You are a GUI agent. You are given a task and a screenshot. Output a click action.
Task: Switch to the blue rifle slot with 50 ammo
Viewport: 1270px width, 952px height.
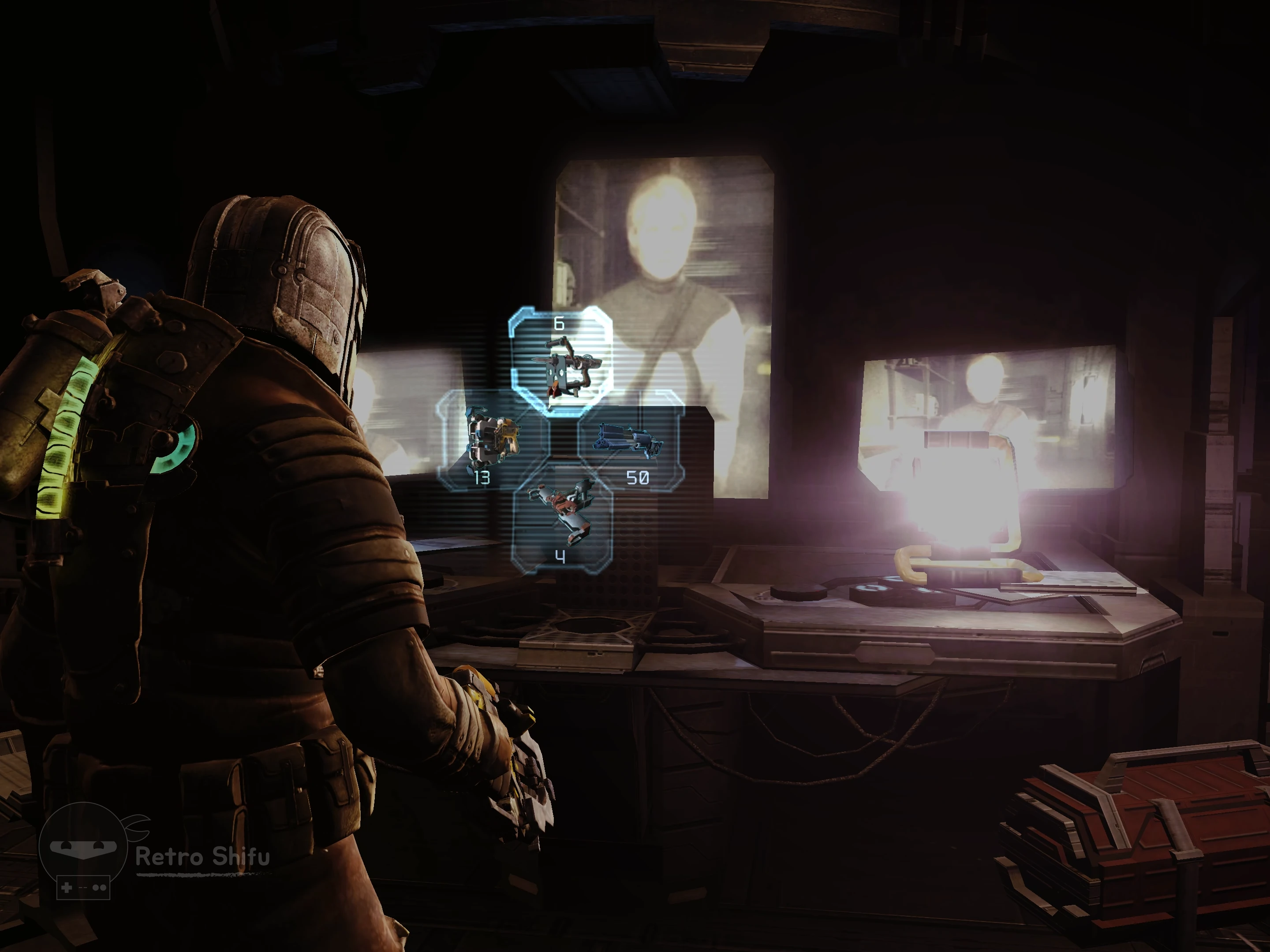(x=631, y=443)
